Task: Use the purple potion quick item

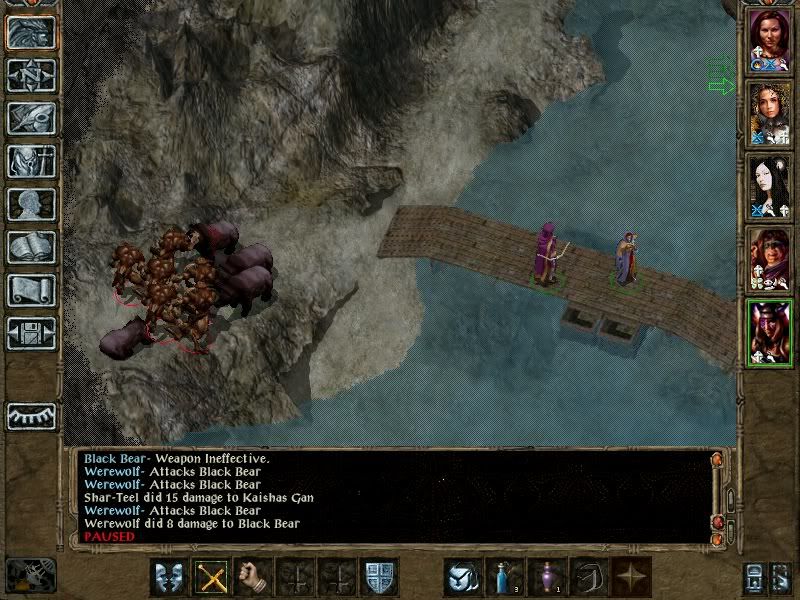Action: [x=547, y=578]
